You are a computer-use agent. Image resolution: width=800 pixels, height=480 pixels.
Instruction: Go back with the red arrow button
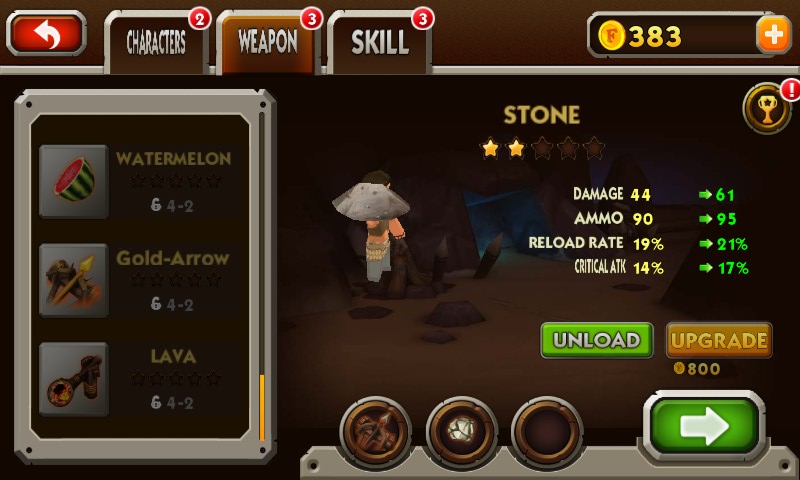[x=46, y=34]
